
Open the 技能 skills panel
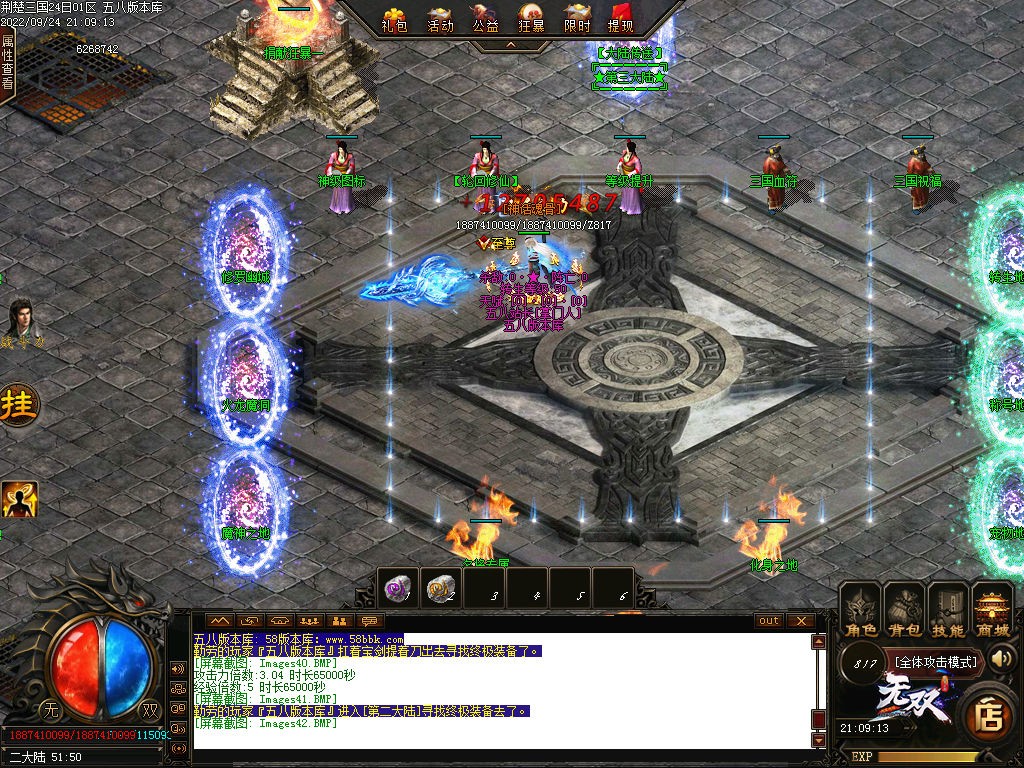pos(948,609)
